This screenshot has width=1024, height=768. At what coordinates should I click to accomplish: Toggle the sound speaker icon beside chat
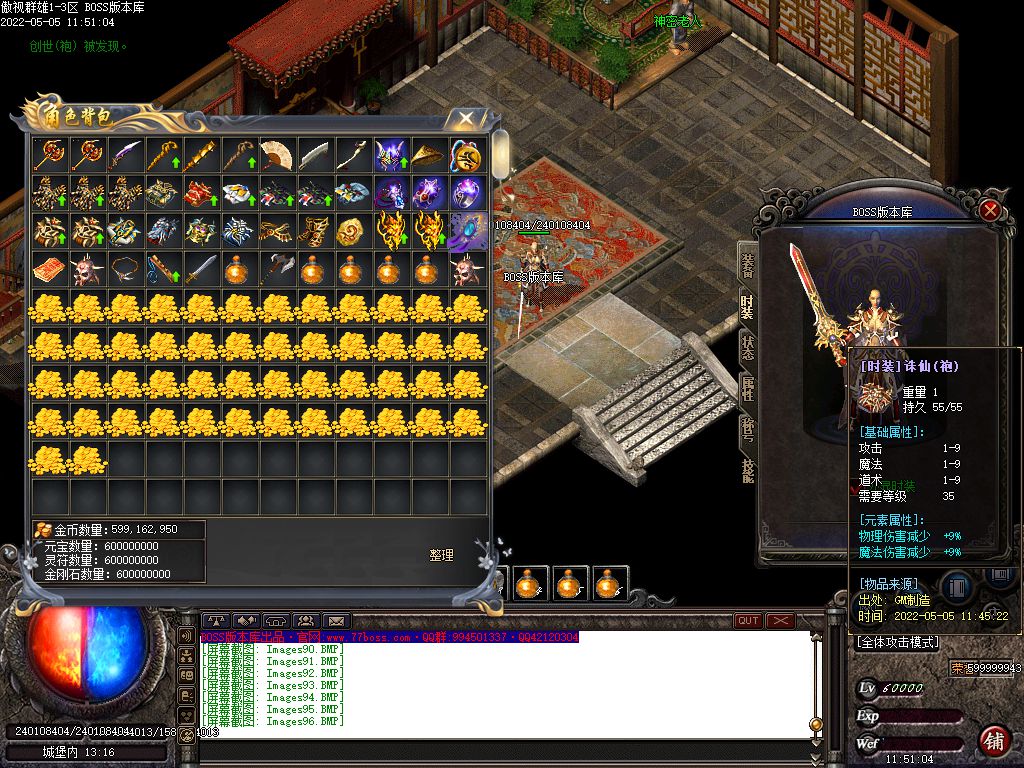point(186,635)
